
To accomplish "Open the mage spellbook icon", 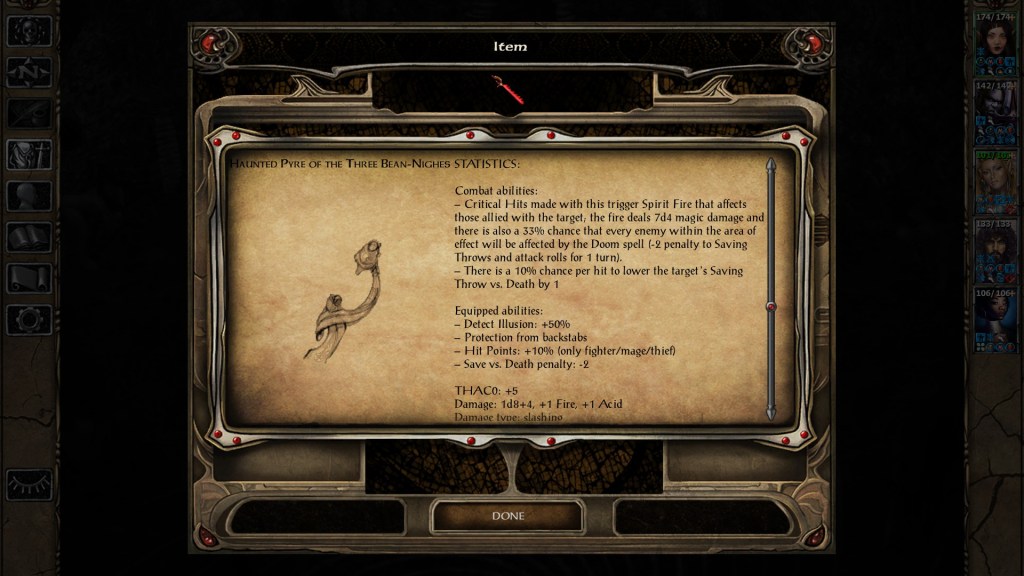I will coord(29,237).
